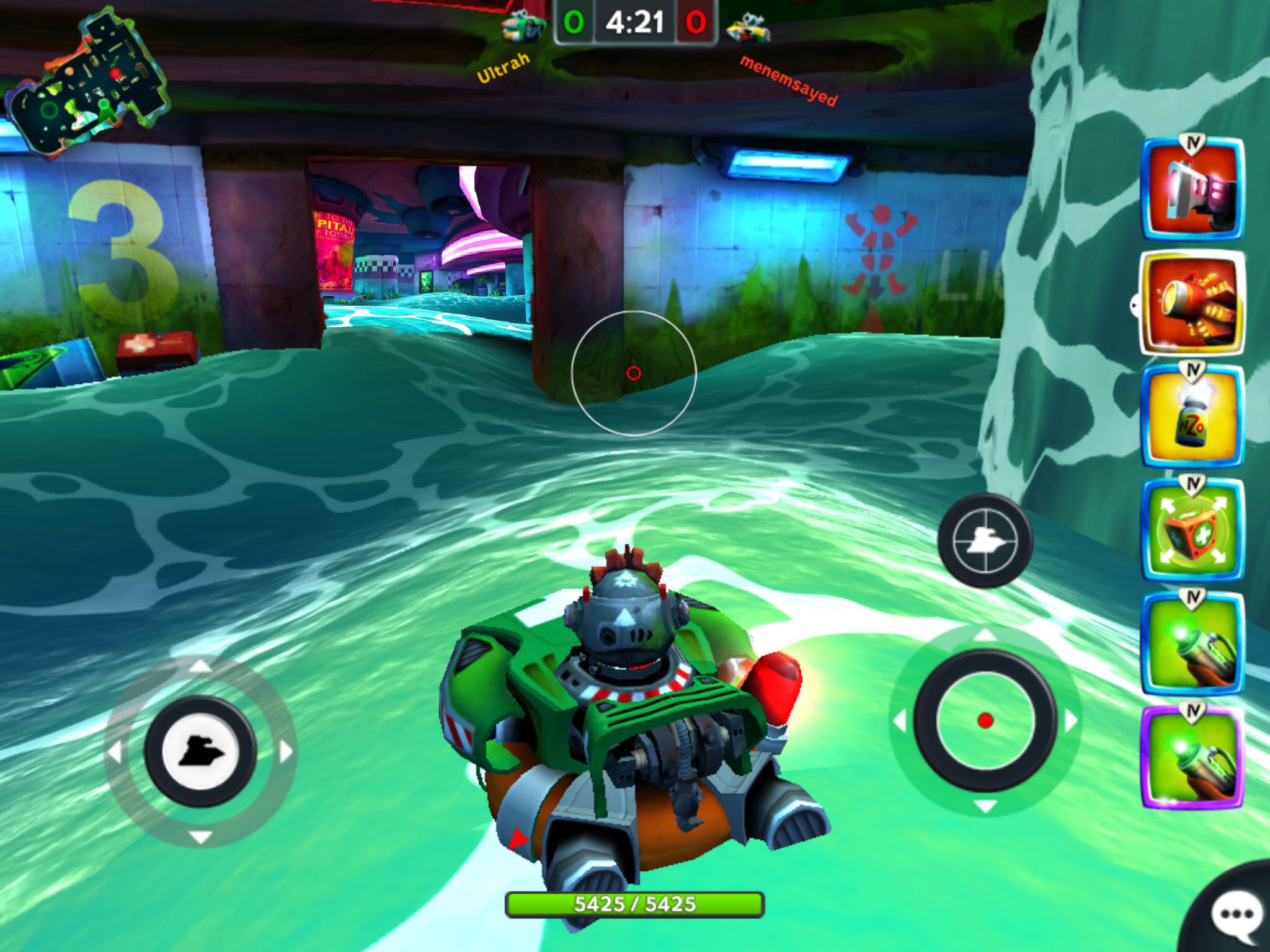
Task: Activate the N2O nitro bottle item
Action: click(1192, 416)
